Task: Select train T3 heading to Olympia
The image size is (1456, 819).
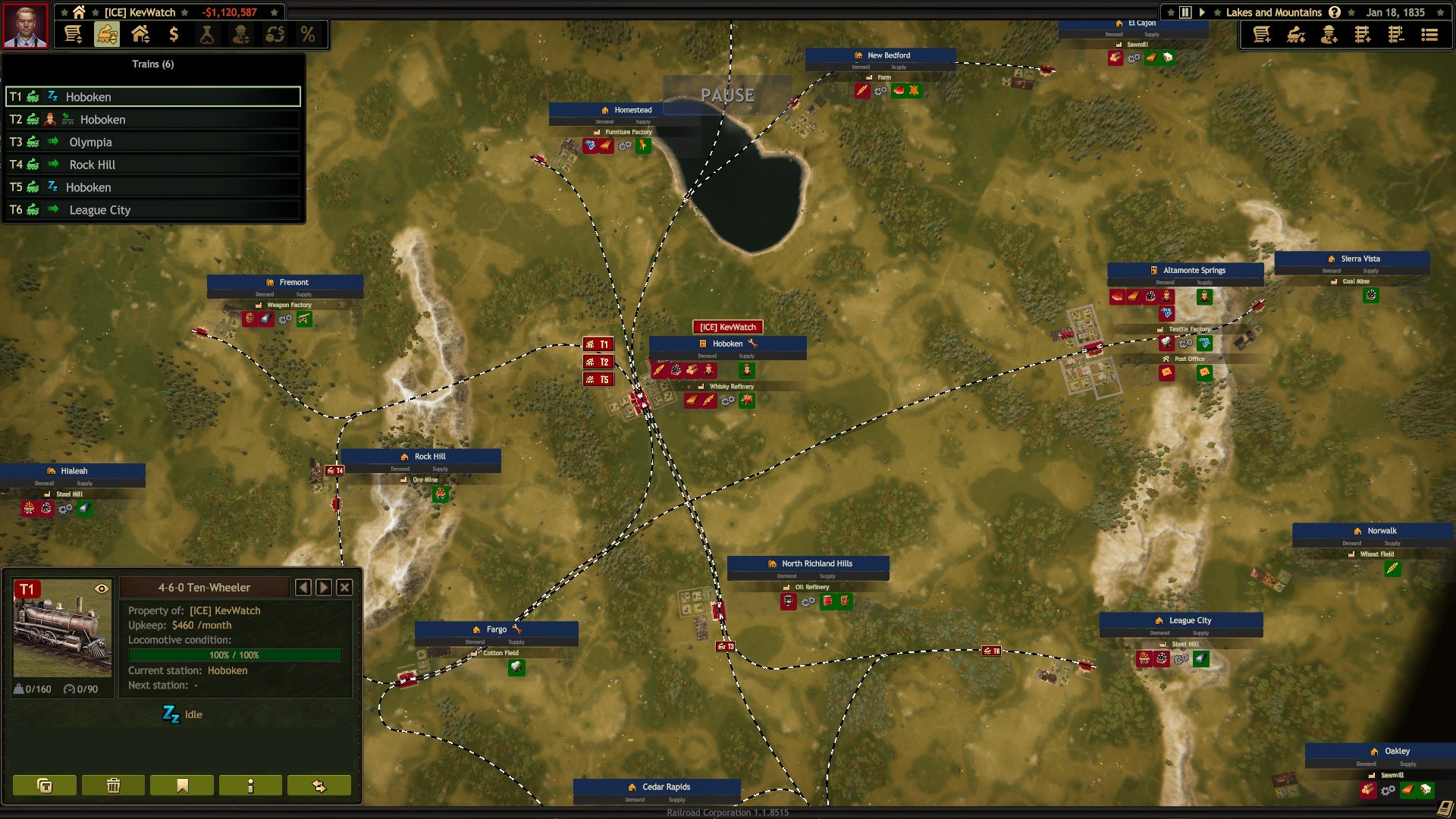Action: click(152, 142)
